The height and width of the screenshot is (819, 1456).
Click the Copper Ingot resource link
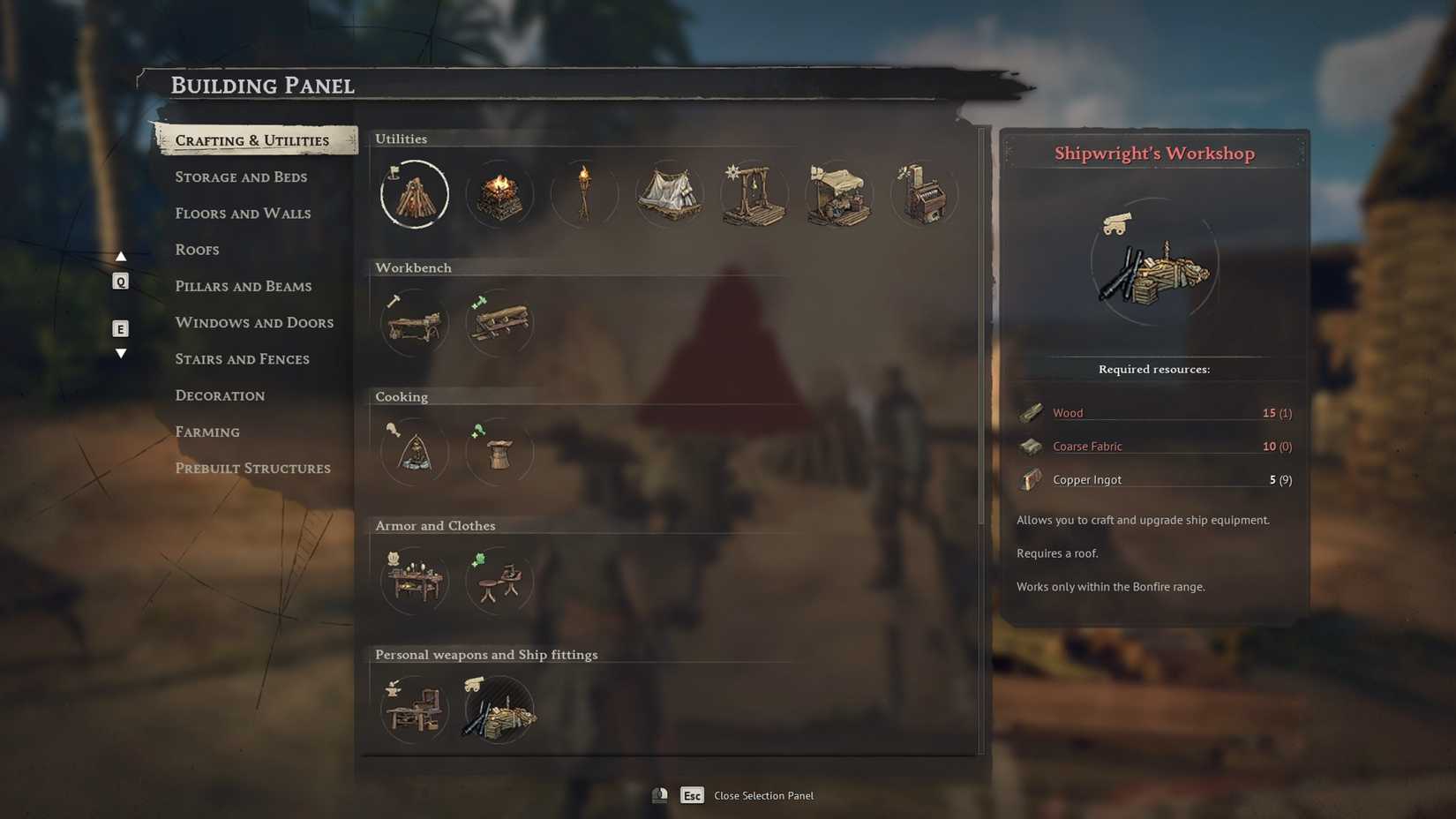pos(1086,479)
